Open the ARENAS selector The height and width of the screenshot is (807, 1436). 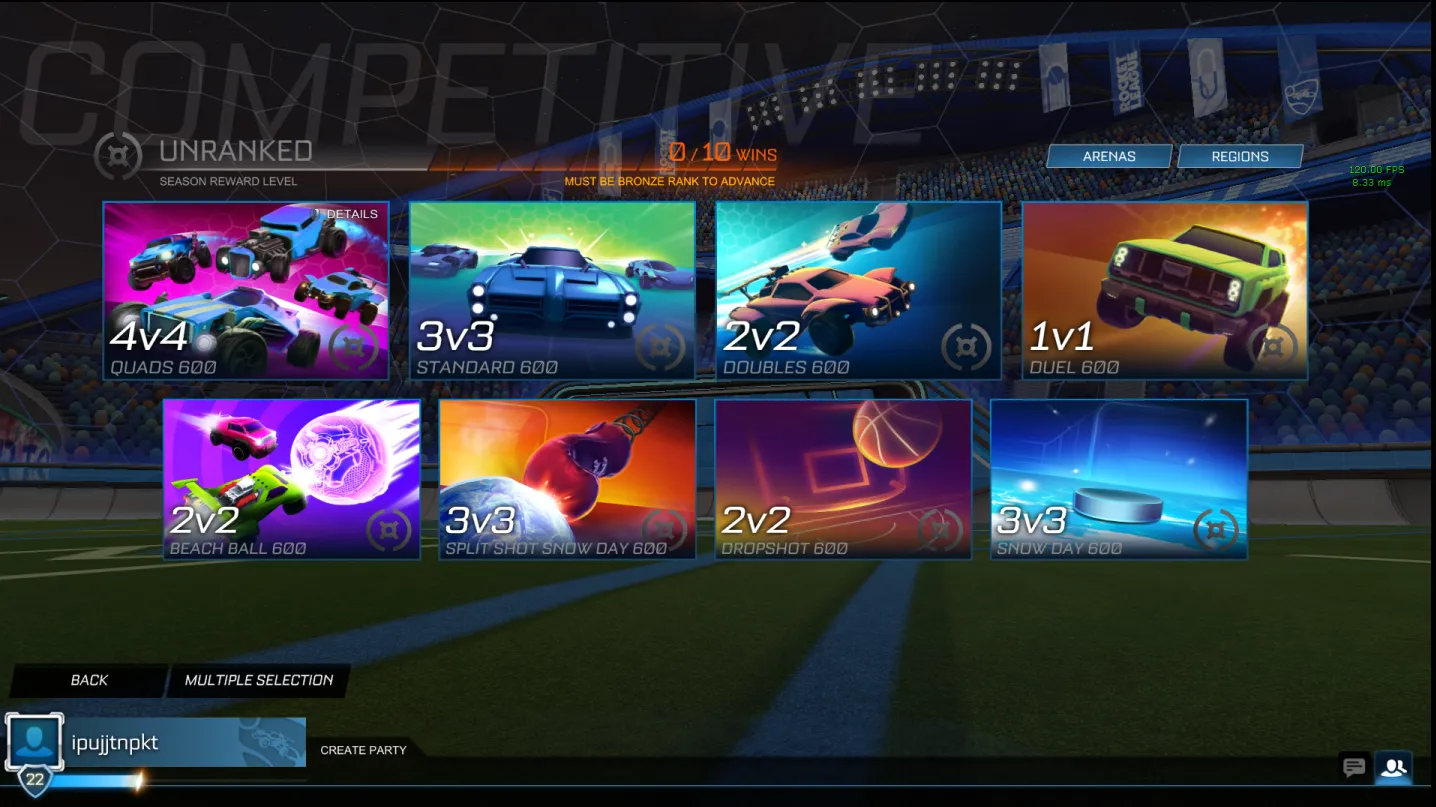[x=1109, y=156]
